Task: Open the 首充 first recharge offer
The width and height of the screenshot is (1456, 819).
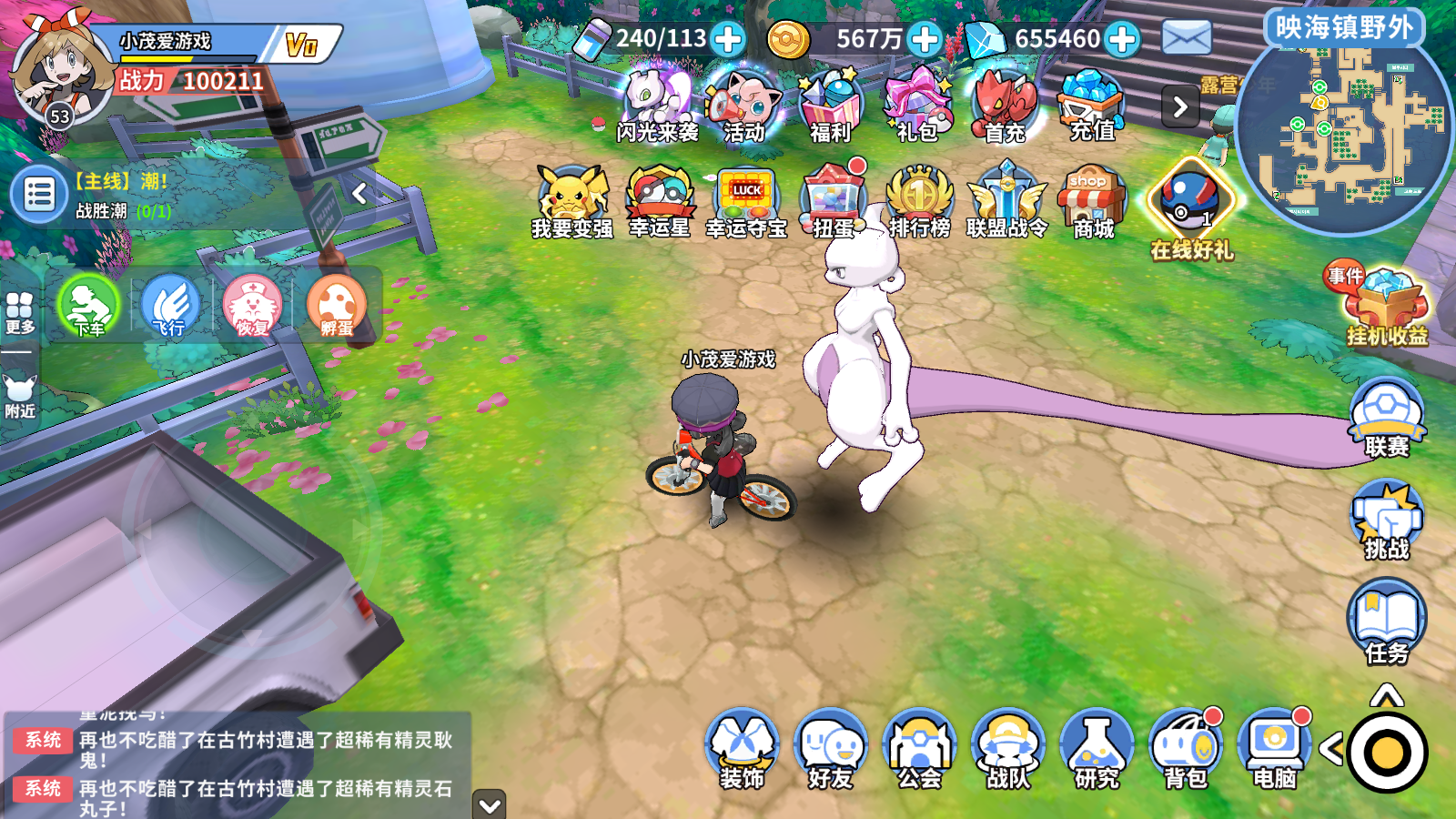Action: pos(1005,106)
